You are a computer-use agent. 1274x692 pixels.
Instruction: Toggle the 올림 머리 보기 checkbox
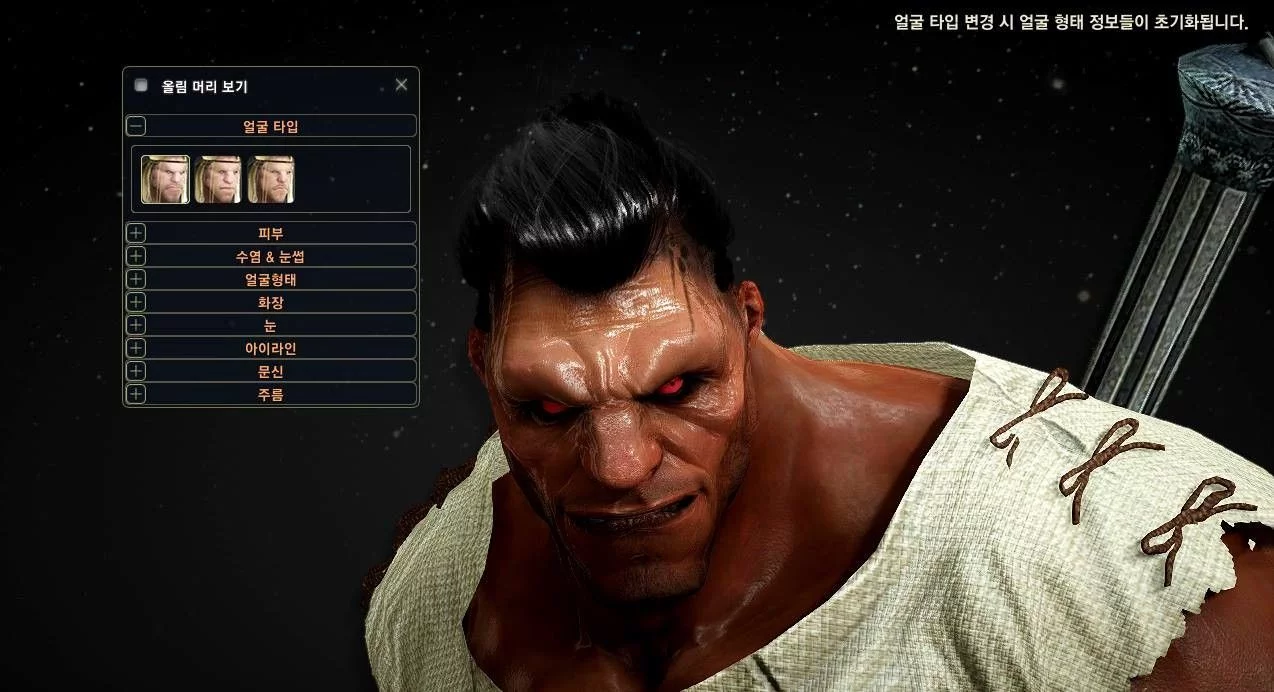pyautogui.click(x=141, y=86)
